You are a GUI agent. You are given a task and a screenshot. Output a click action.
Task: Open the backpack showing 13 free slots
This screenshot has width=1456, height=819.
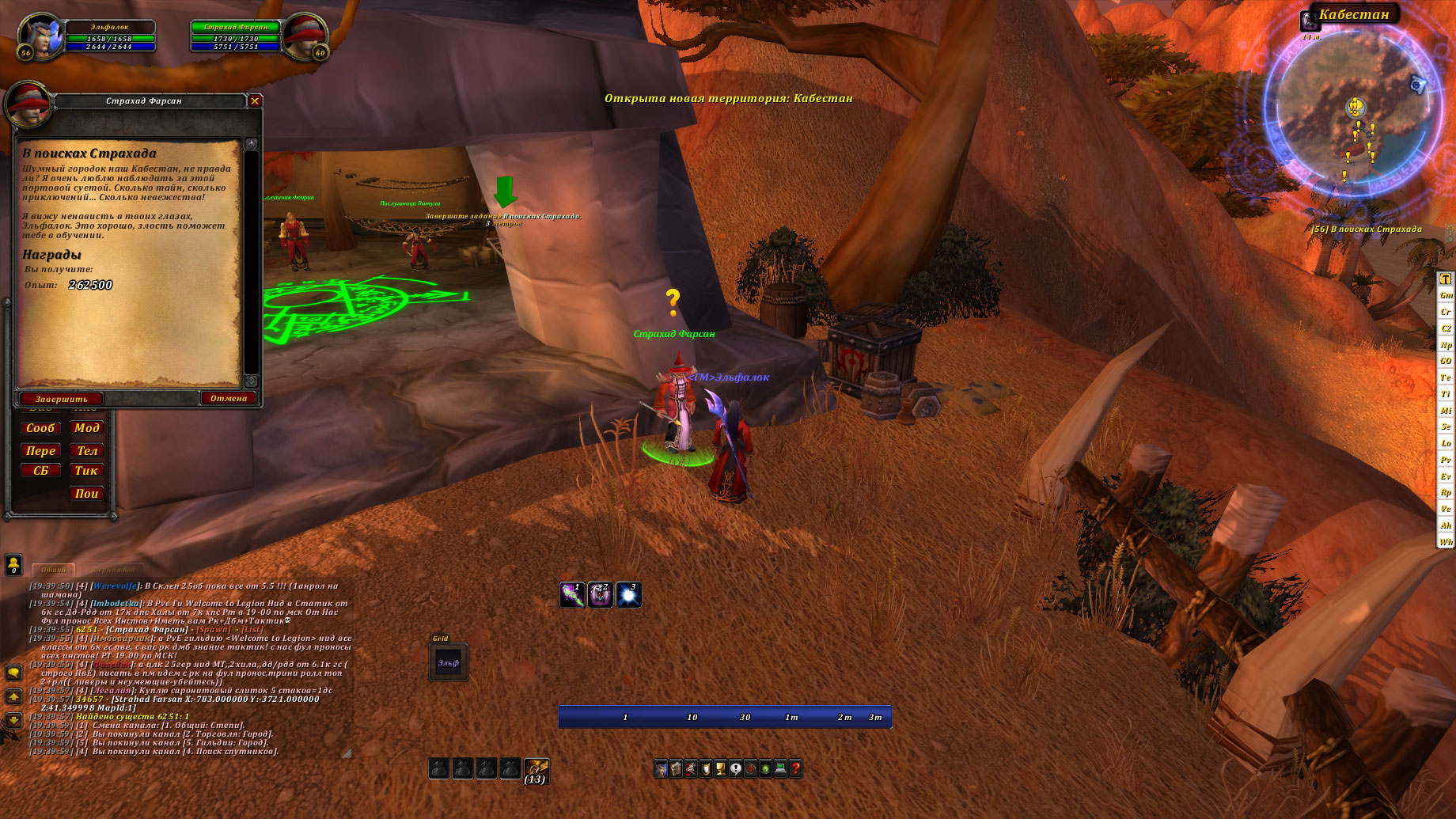click(x=537, y=769)
